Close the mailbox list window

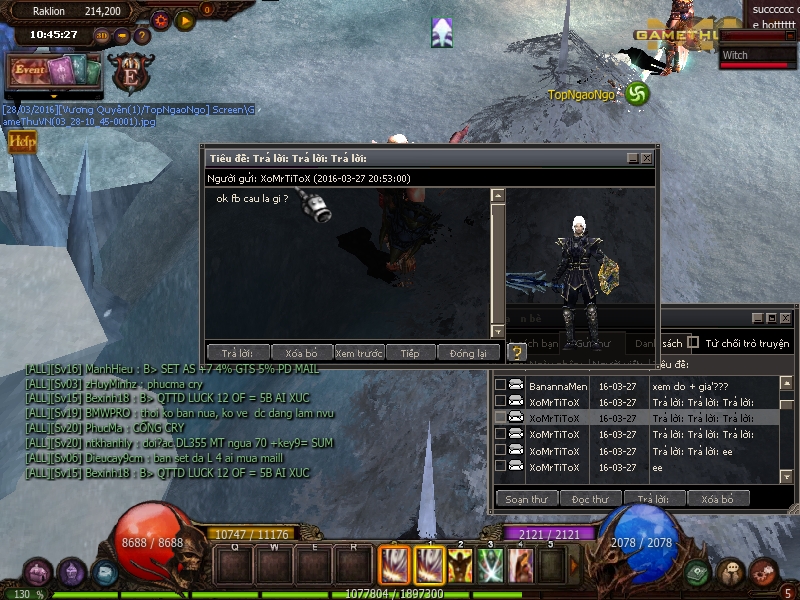coord(785,318)
